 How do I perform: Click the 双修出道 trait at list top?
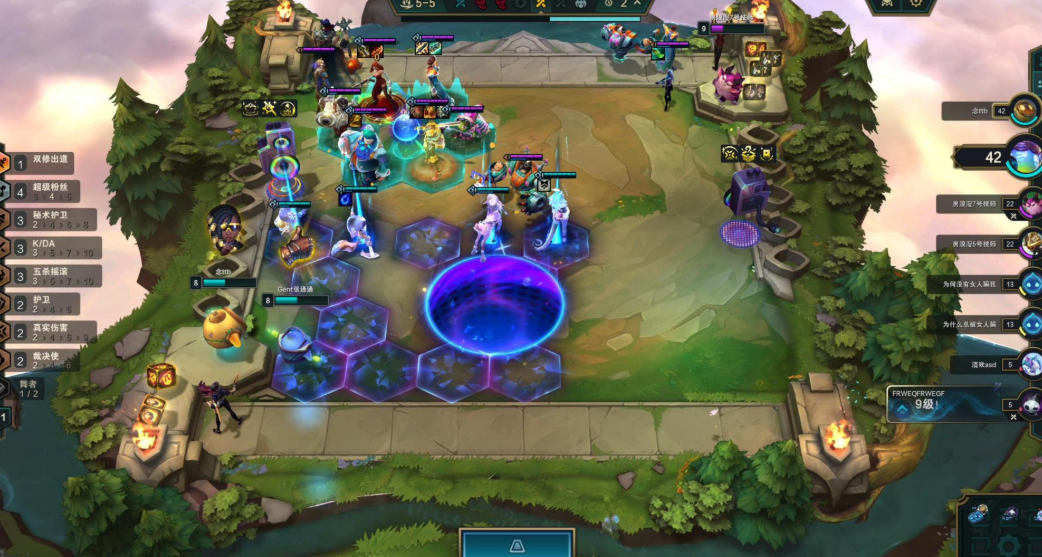click(50, 162)
